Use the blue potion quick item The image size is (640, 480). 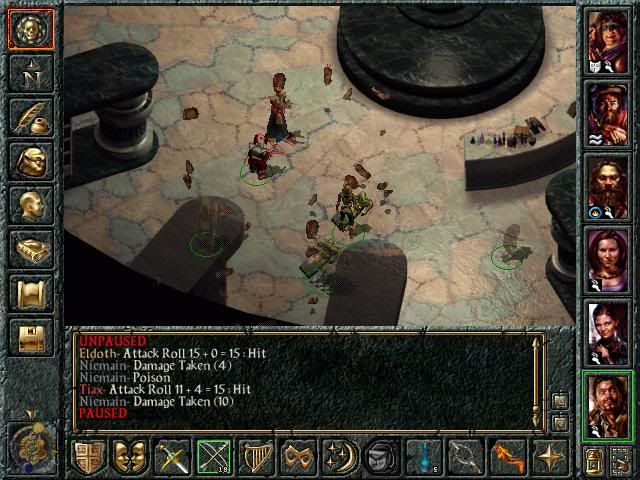pos(424,457)
